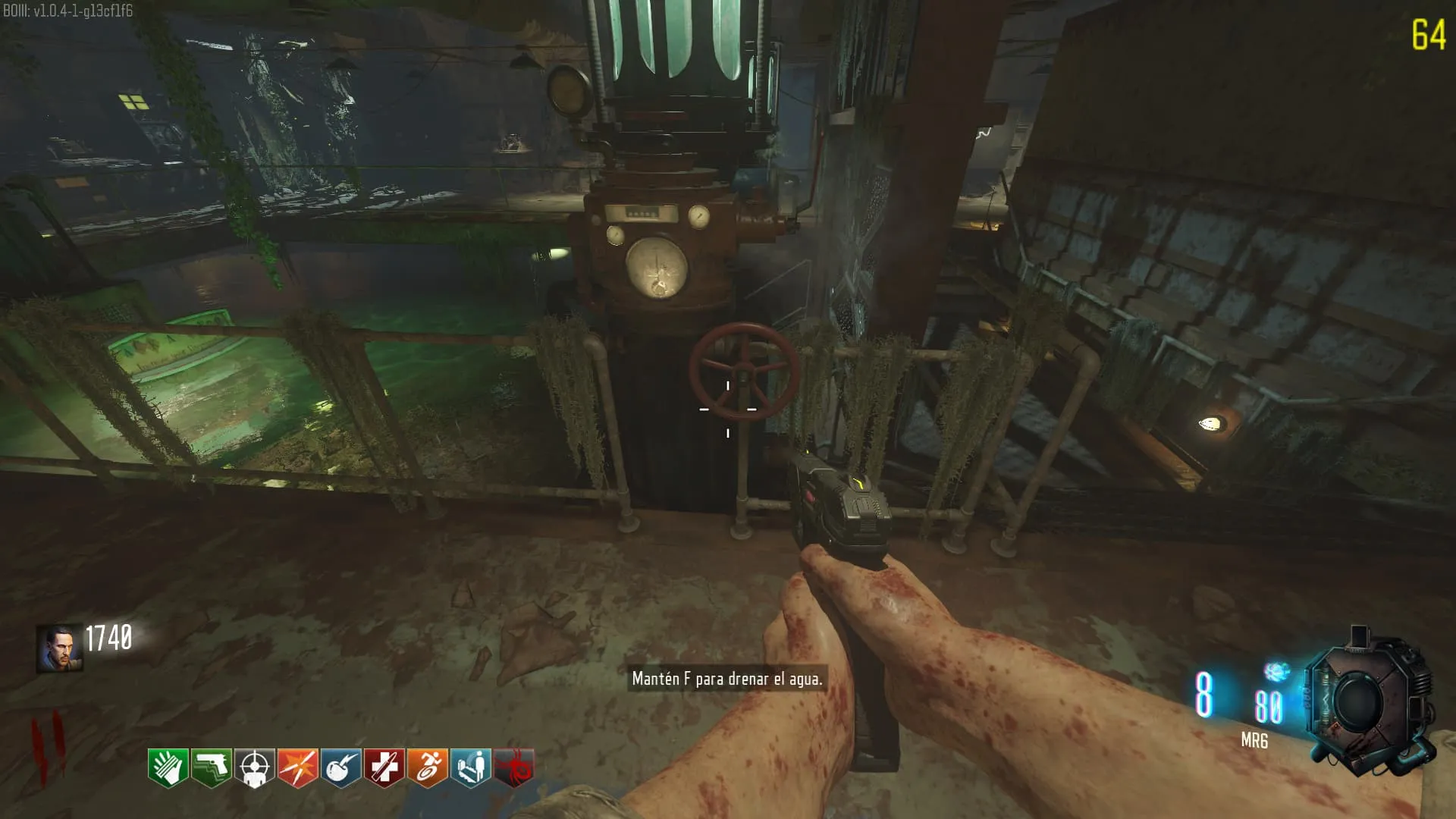Select the red cross and bullet perk

click(x=384, y=767)
